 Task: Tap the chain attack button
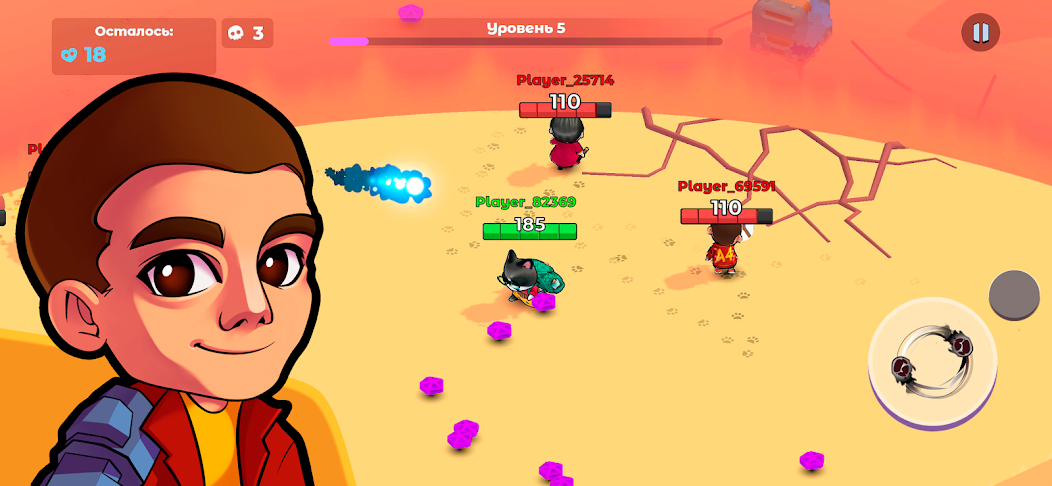tap(932, 360)
